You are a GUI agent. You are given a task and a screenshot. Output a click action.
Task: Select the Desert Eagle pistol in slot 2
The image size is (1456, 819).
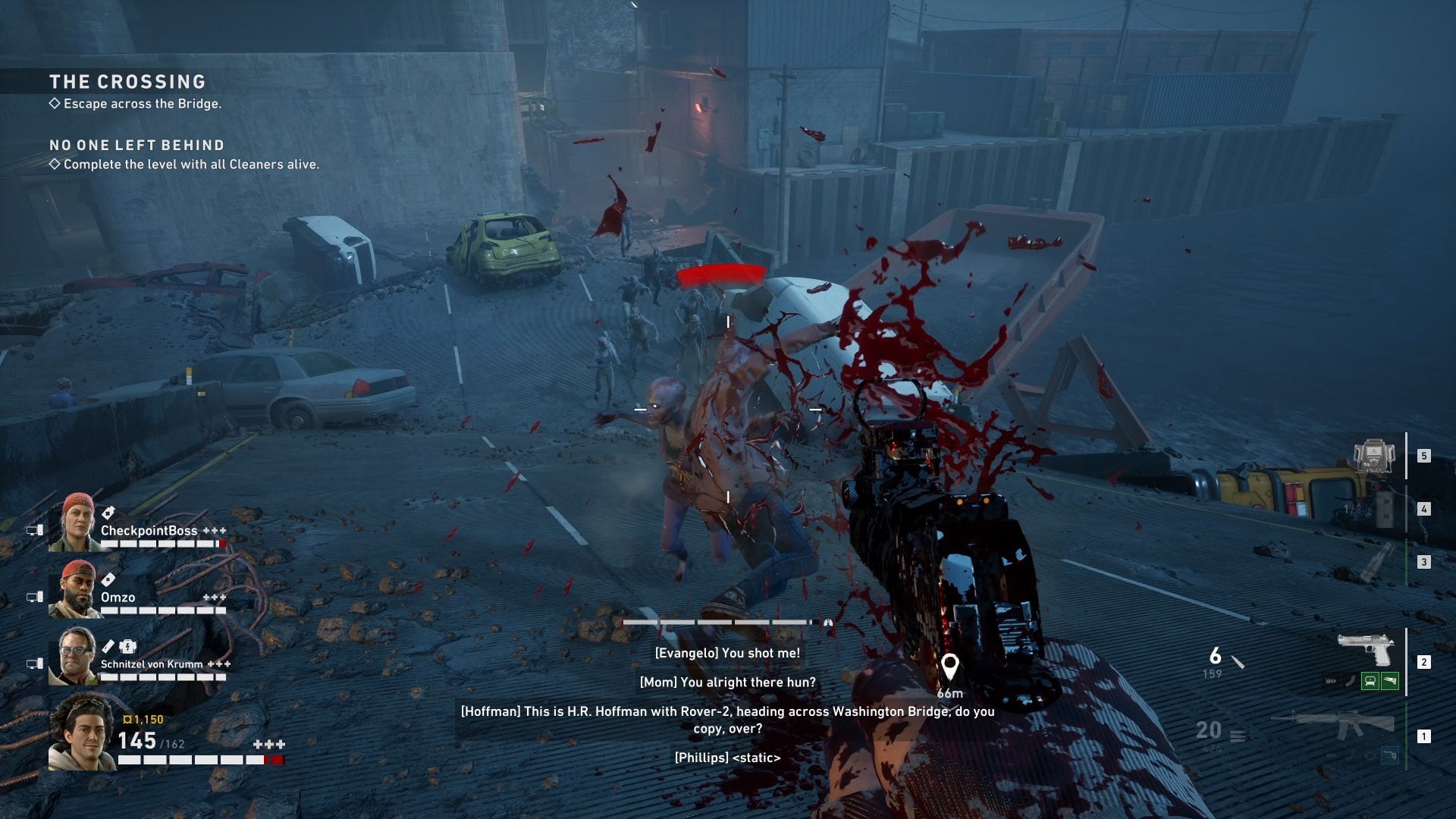click(x=1365, y=649)
